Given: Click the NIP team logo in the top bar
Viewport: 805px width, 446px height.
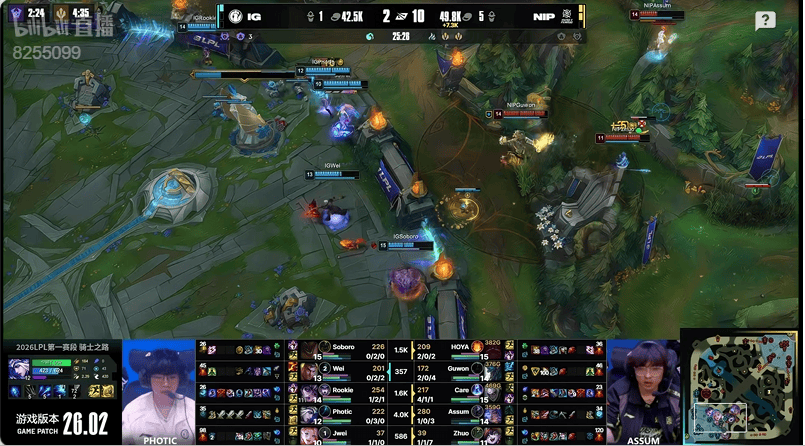Looking at the screenshot, I should (568, 16).
